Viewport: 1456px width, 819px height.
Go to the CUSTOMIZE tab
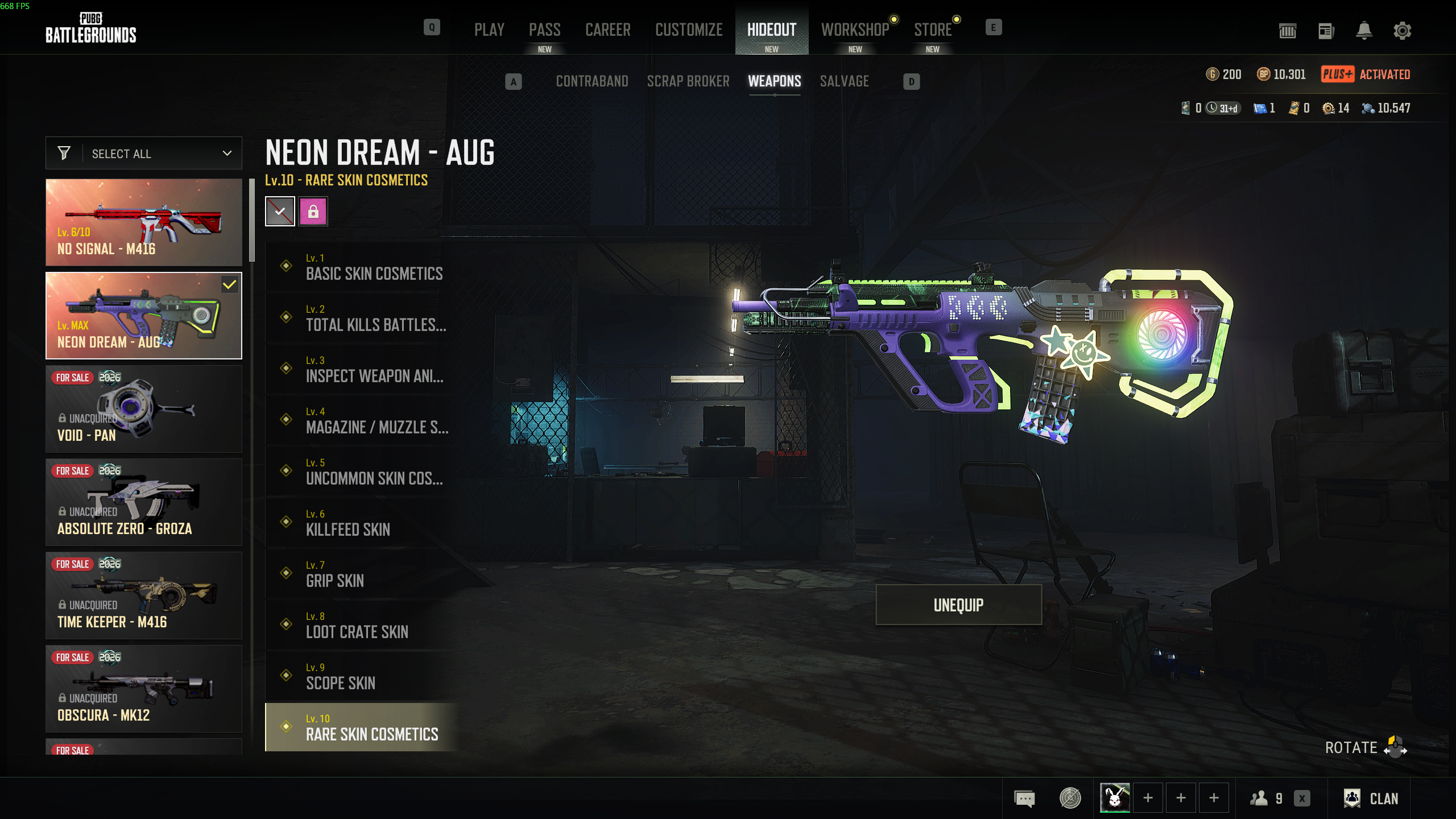pos(688,30)
